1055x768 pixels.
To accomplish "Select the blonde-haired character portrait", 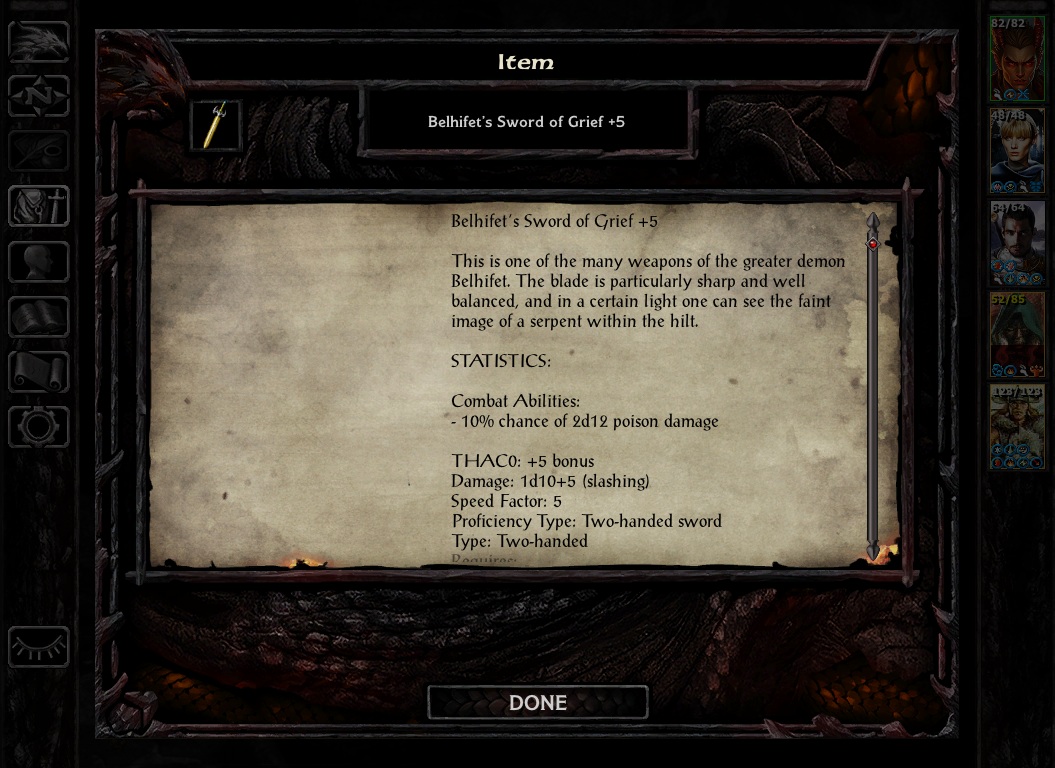I will click(x=1017, y=150).
